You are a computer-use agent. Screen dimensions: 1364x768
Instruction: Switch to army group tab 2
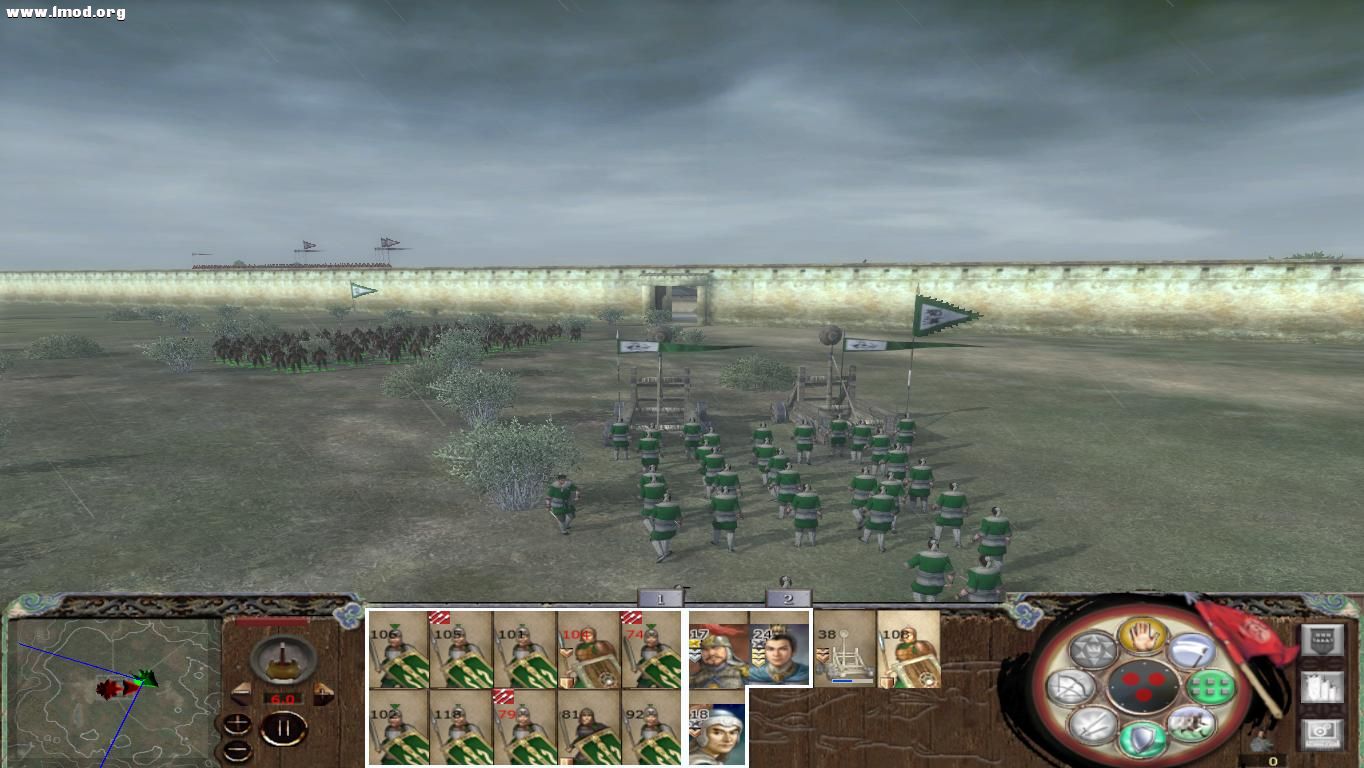pyautogui.click(x=787, y=596)
